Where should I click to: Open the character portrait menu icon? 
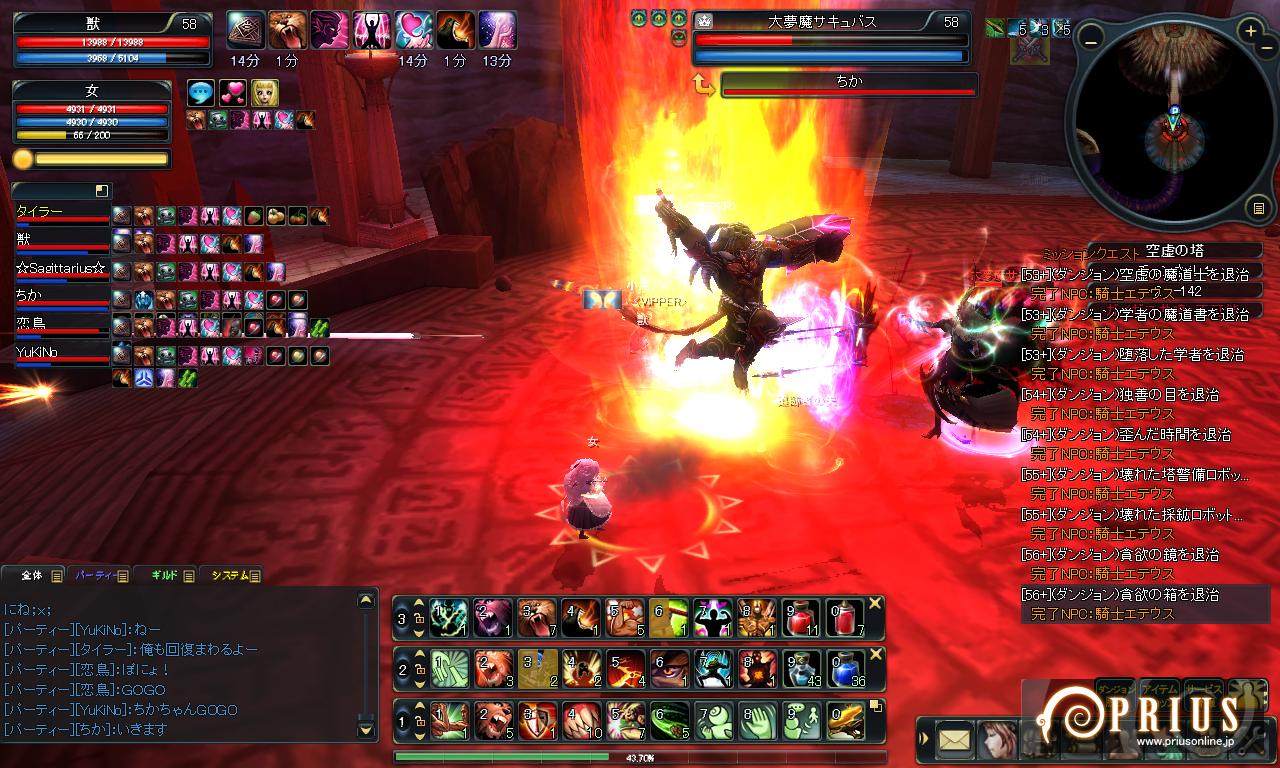[x=996, y=741]
